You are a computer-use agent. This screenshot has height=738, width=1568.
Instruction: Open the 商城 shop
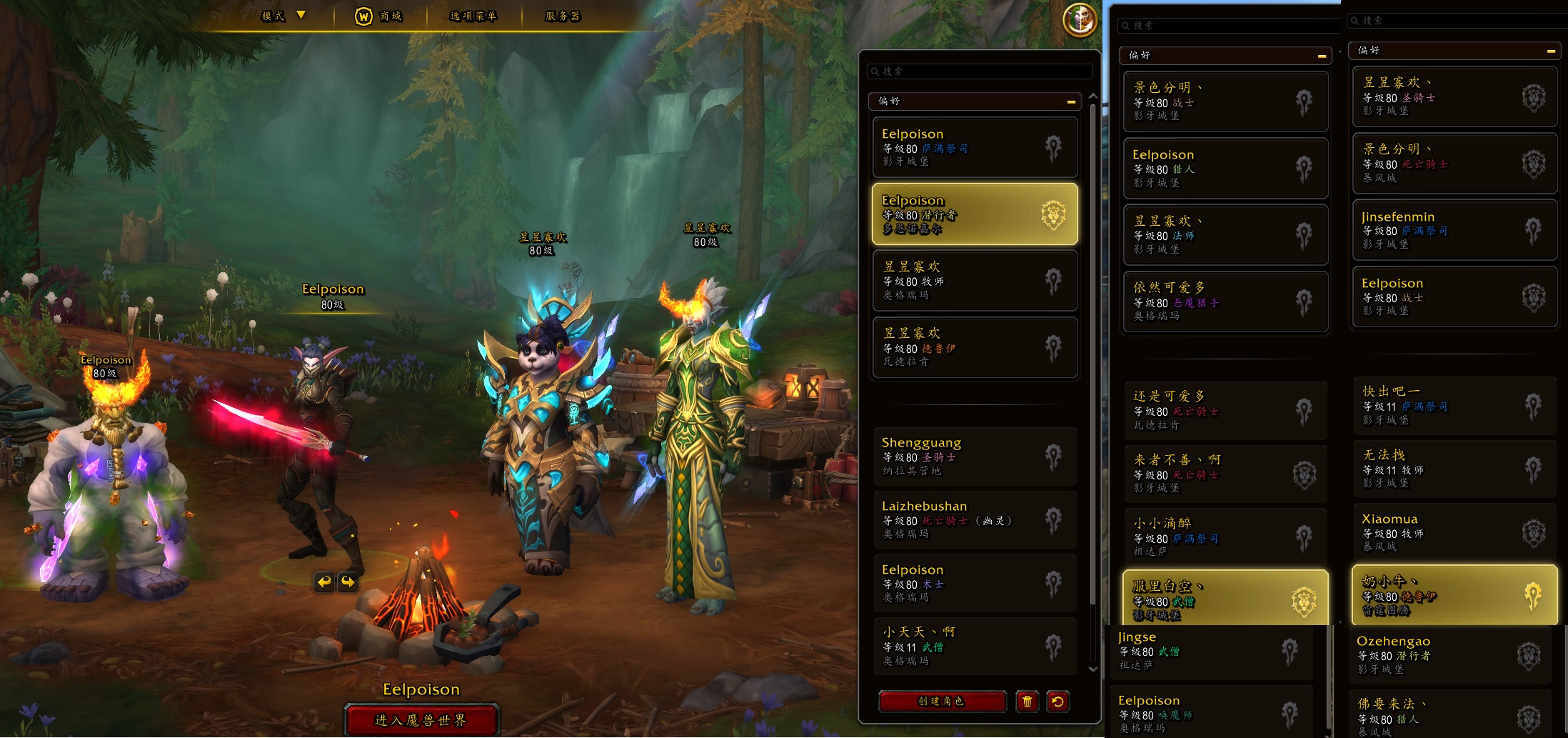click(379, 16)
